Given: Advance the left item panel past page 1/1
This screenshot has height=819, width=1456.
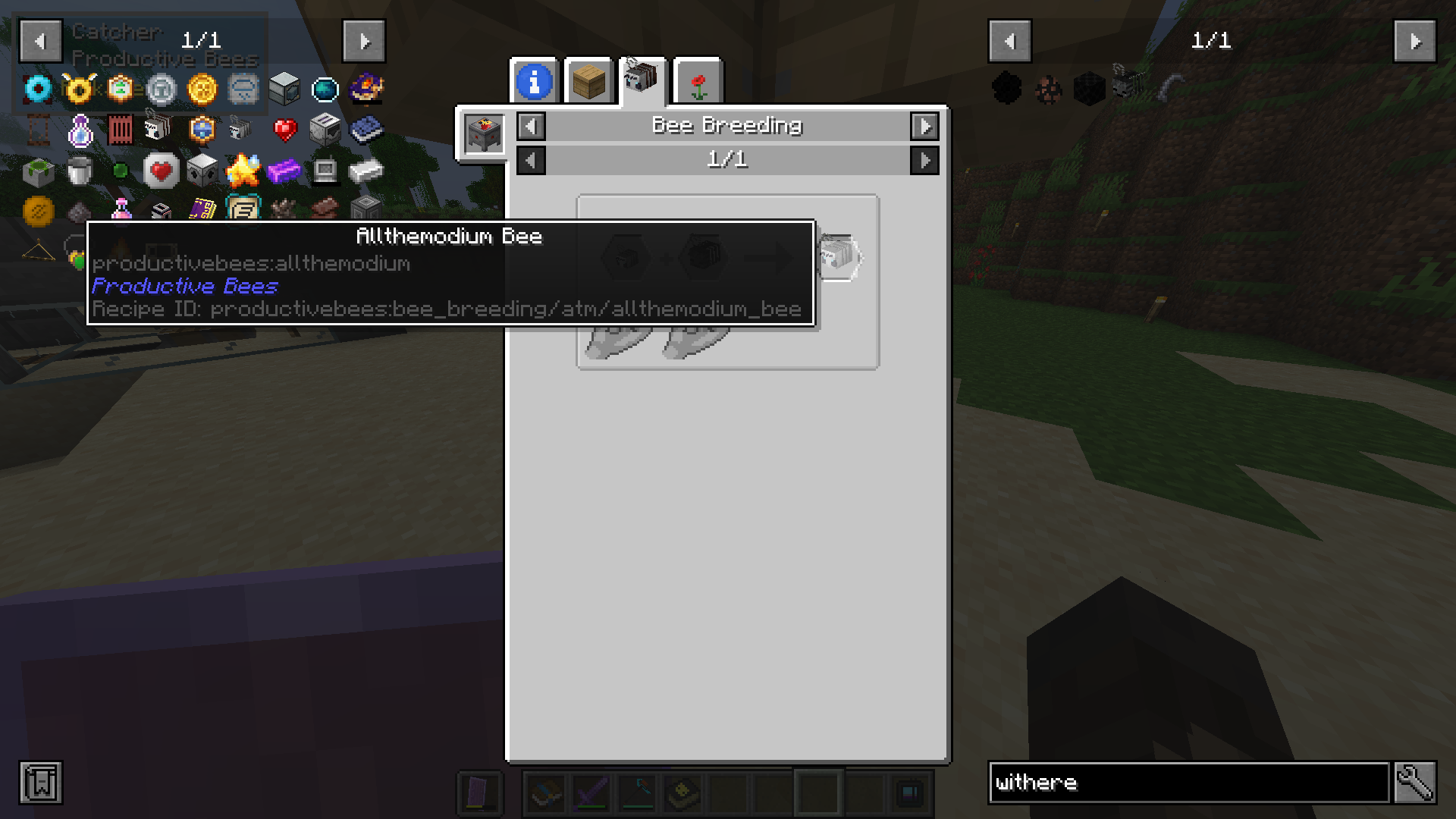Looking at the screenshot, I should tap(365, 41).
